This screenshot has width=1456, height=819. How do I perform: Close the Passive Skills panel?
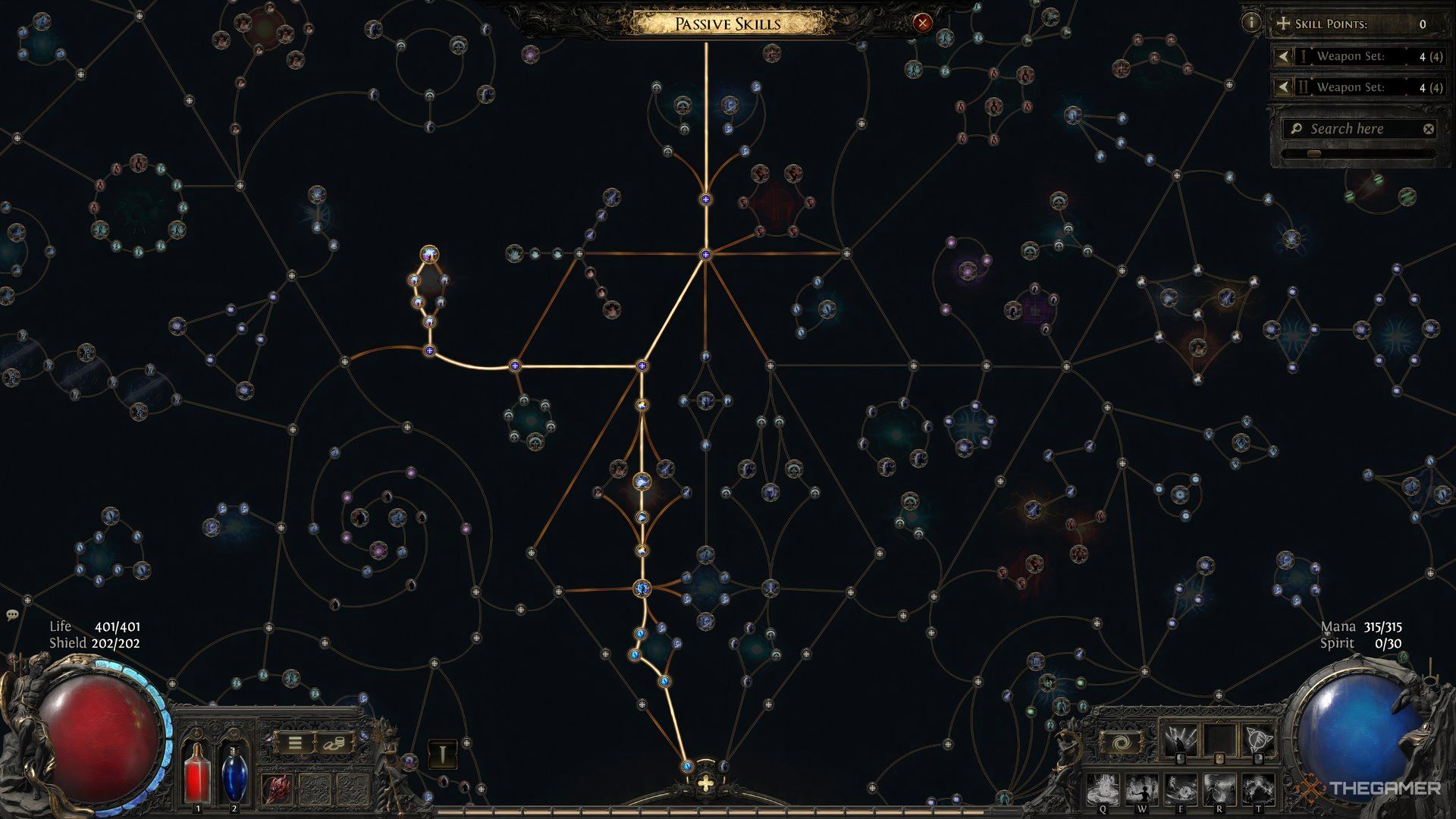[x=922, y=23]
